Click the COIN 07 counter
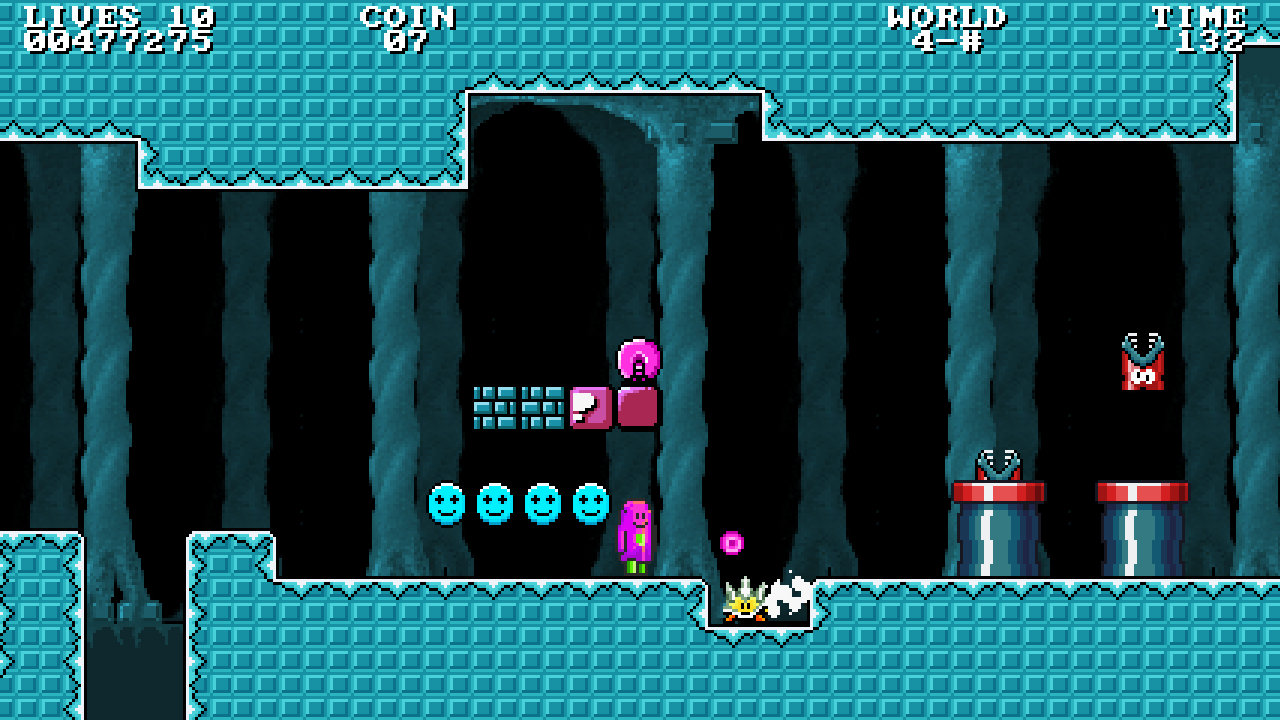 (407, 28)
